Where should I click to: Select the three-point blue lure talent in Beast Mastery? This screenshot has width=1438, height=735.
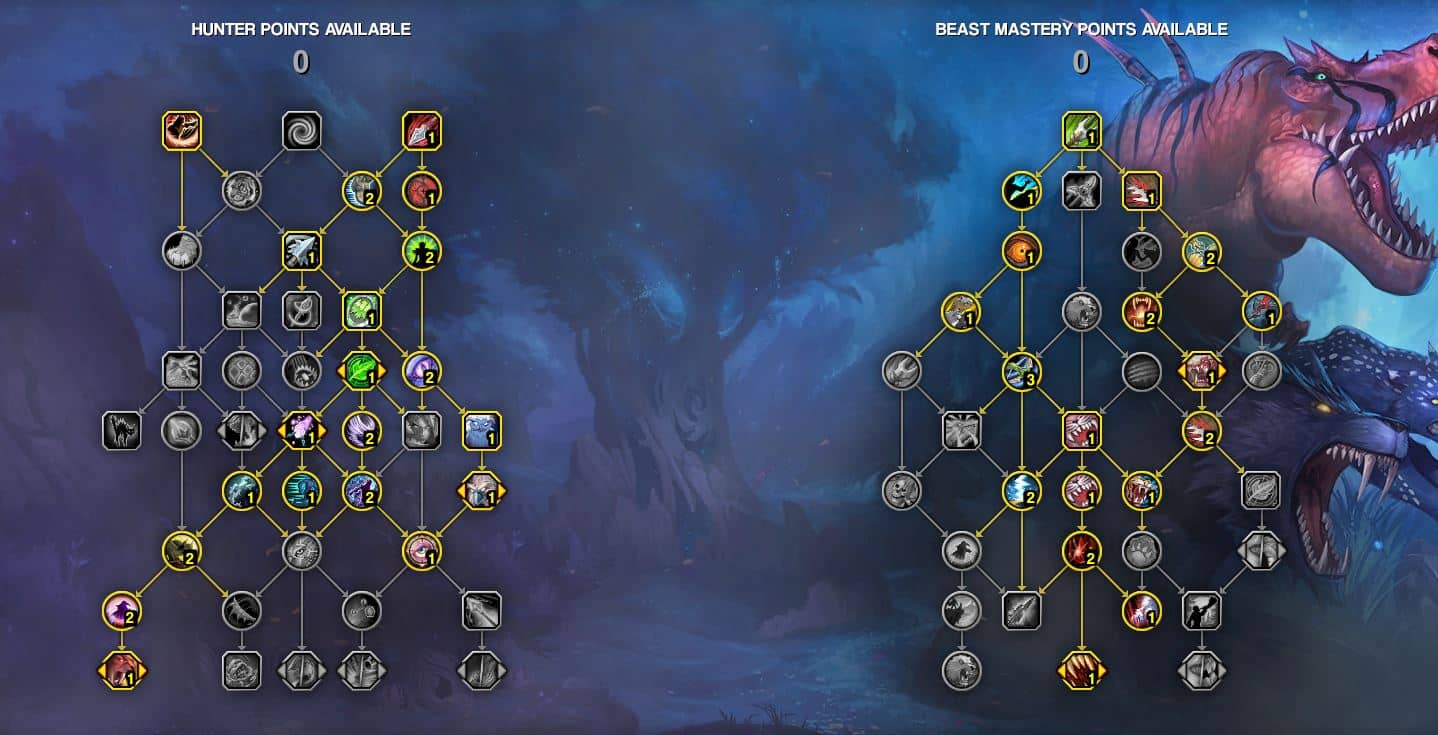click(x=1021, y=372)
